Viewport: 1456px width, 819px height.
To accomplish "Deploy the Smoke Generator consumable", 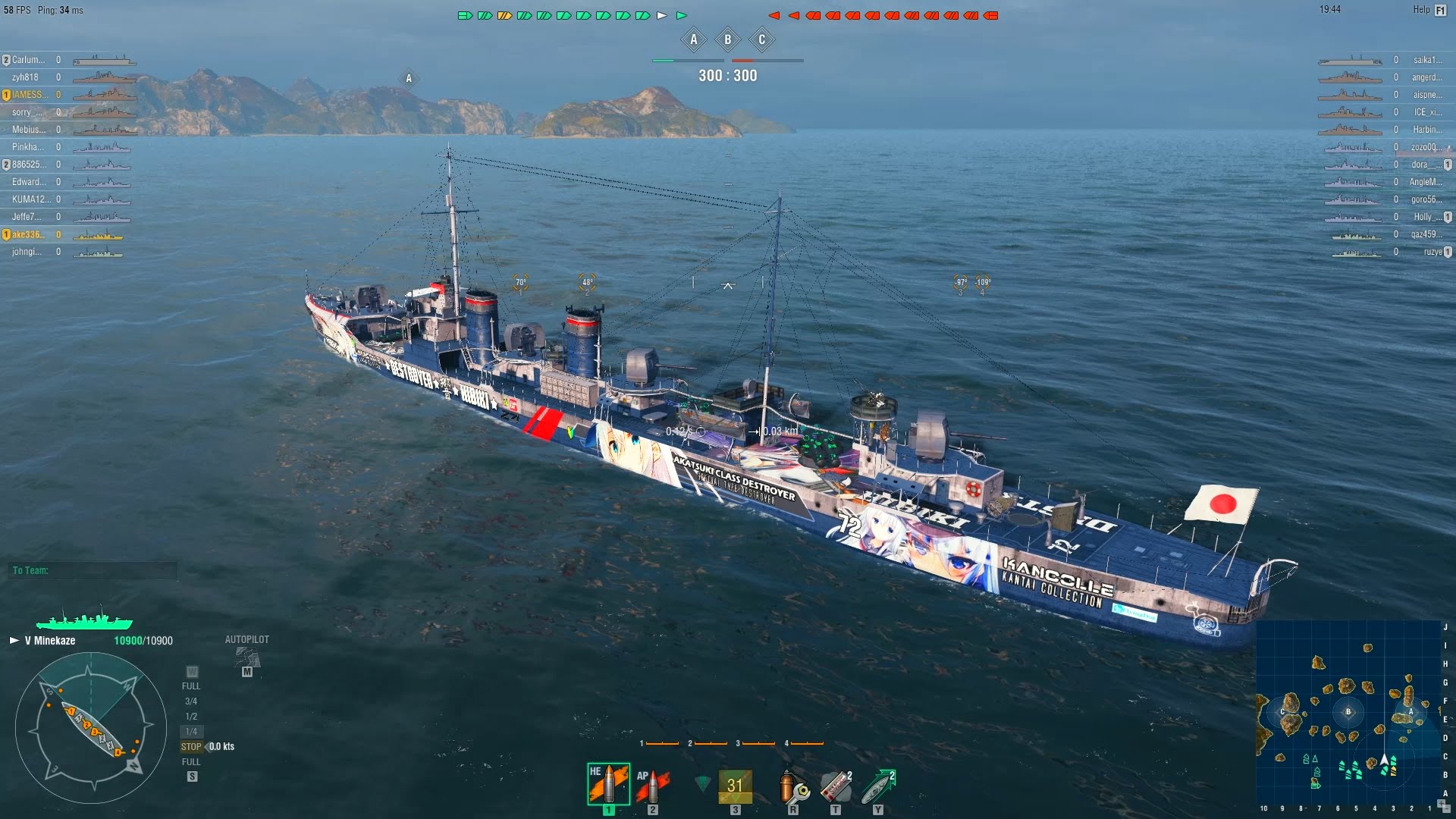I will 836,787.
